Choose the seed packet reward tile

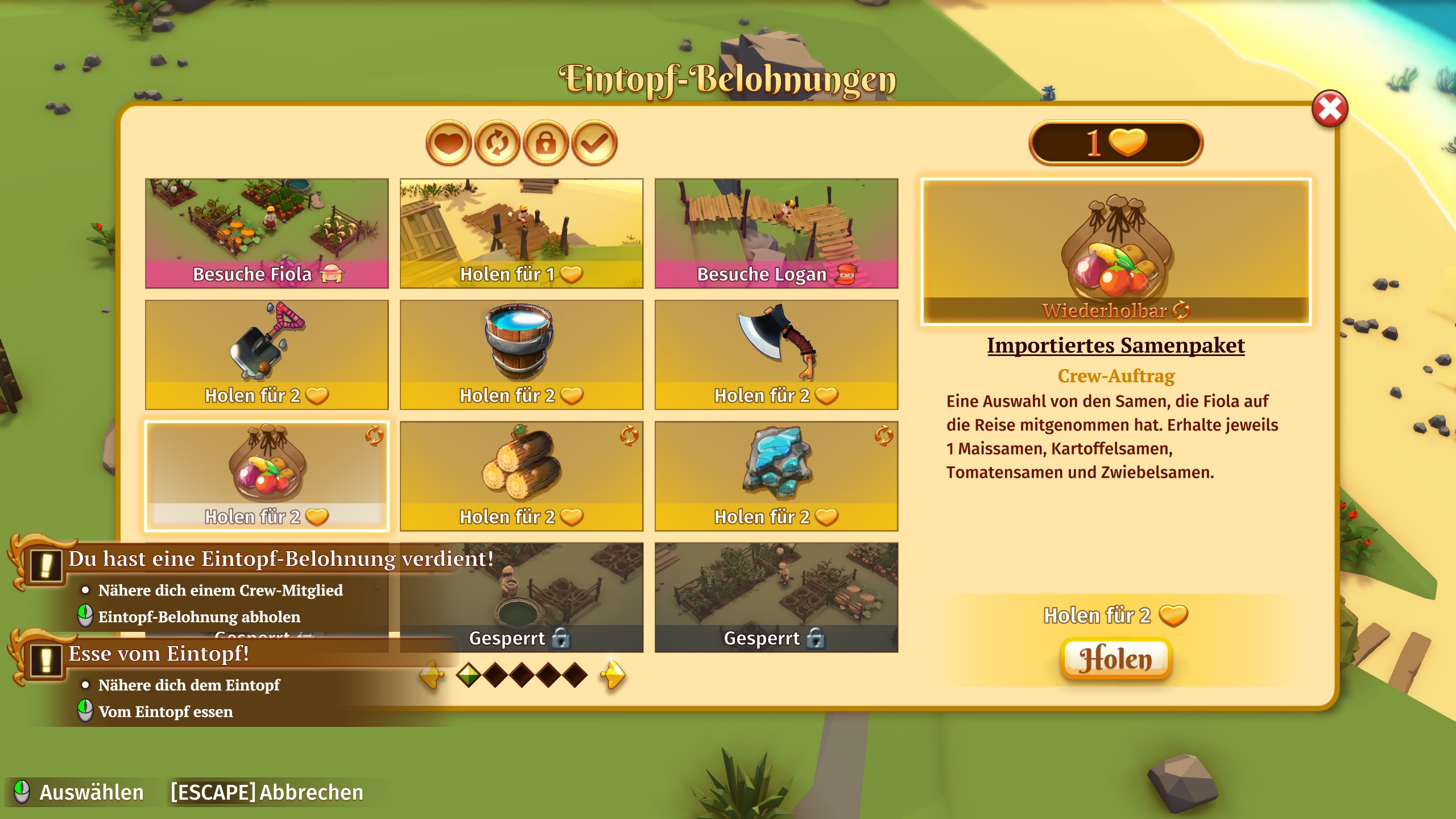(267, 476)
